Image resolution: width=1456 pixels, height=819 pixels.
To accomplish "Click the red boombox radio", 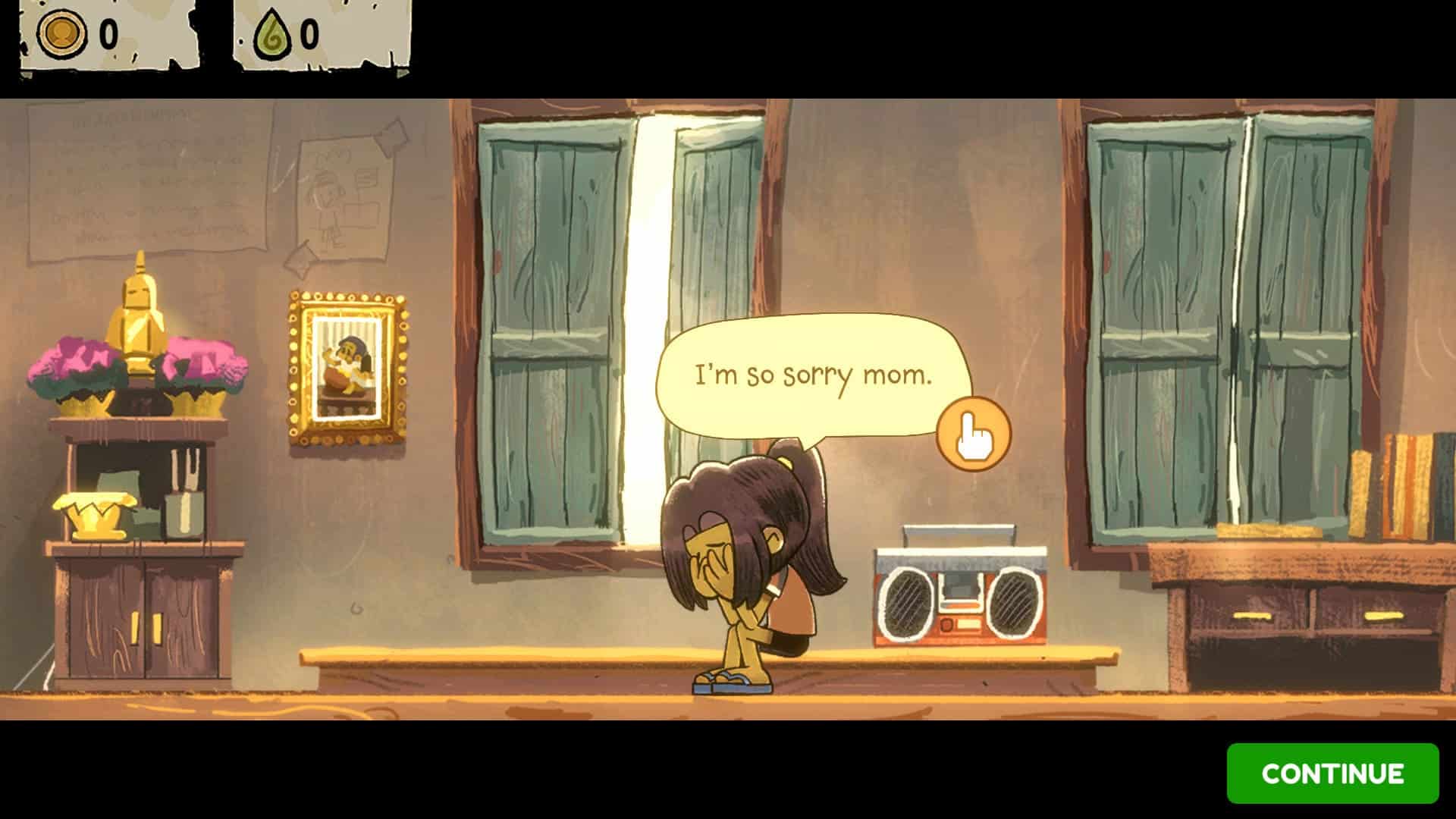I will (959, 599).
